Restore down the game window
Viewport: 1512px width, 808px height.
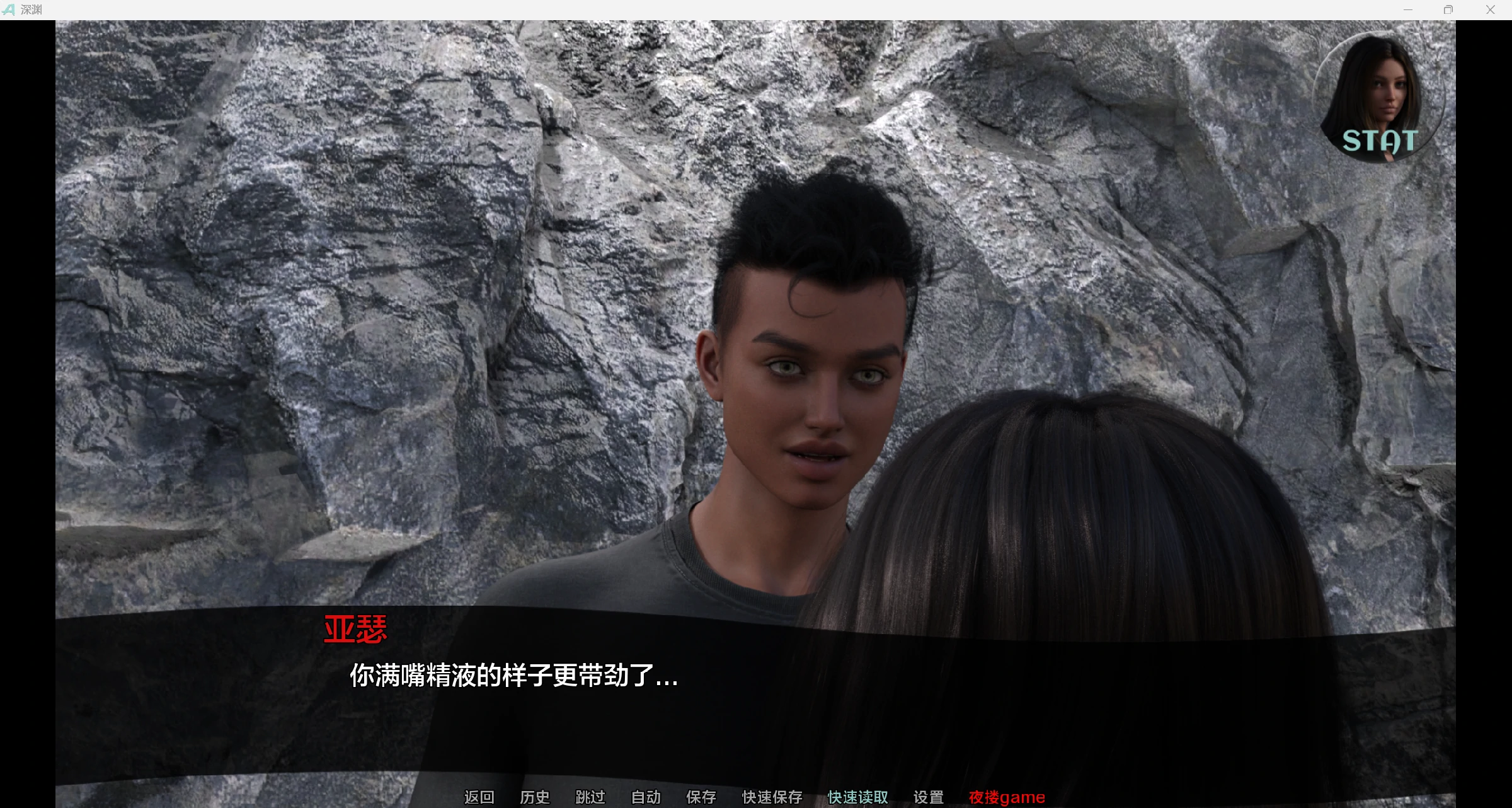(x=1448, y=9)
